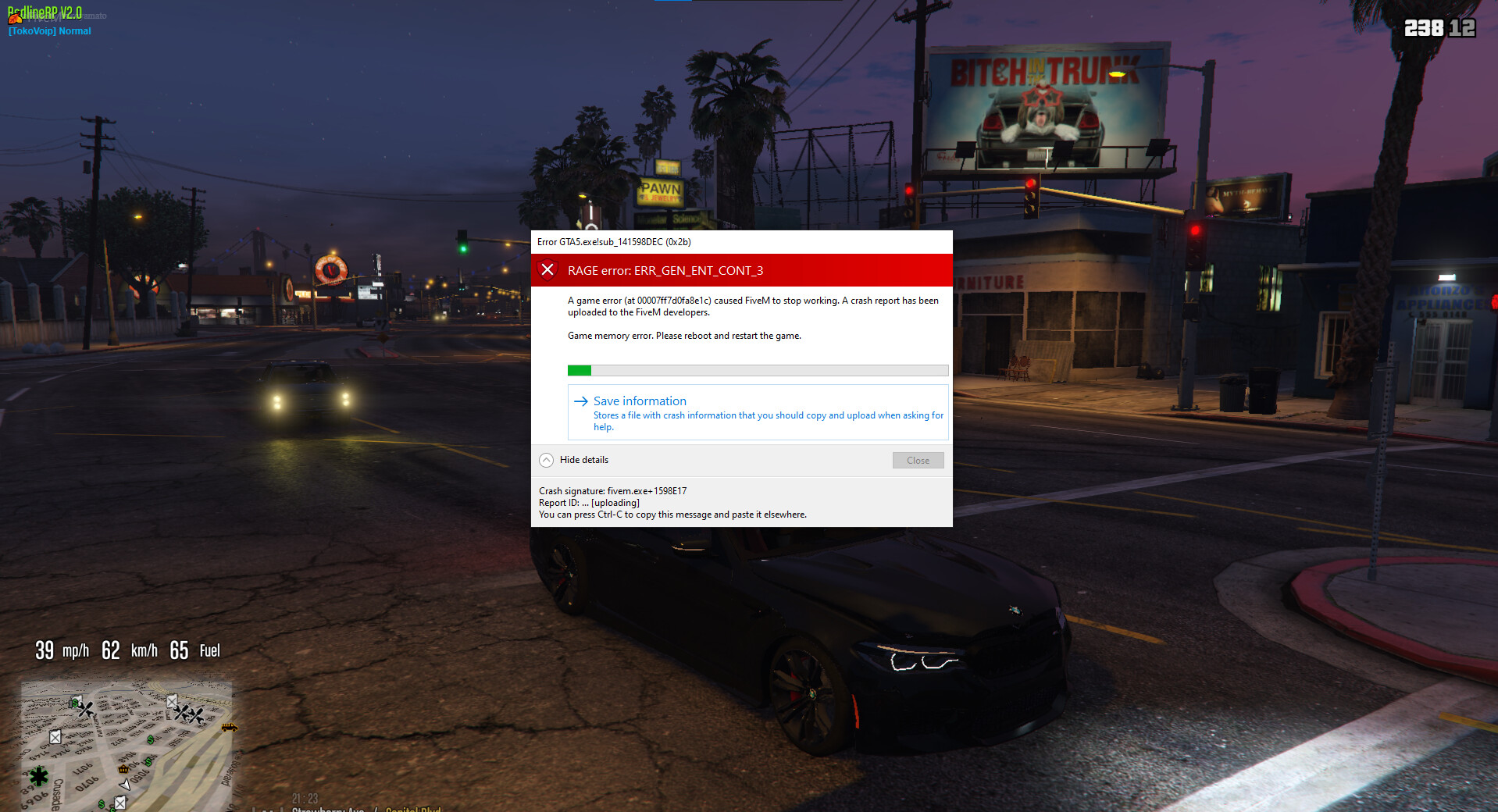Select a green dollar sign marker on minimap
The image size is (1498, 812).
[x=150, y=740]
